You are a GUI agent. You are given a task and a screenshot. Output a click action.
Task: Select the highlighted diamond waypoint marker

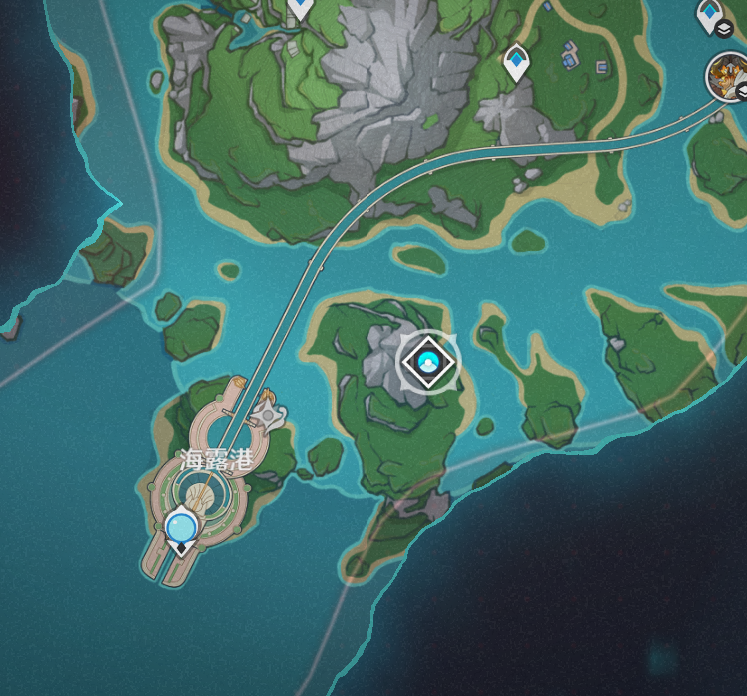(x=428, y=361)
